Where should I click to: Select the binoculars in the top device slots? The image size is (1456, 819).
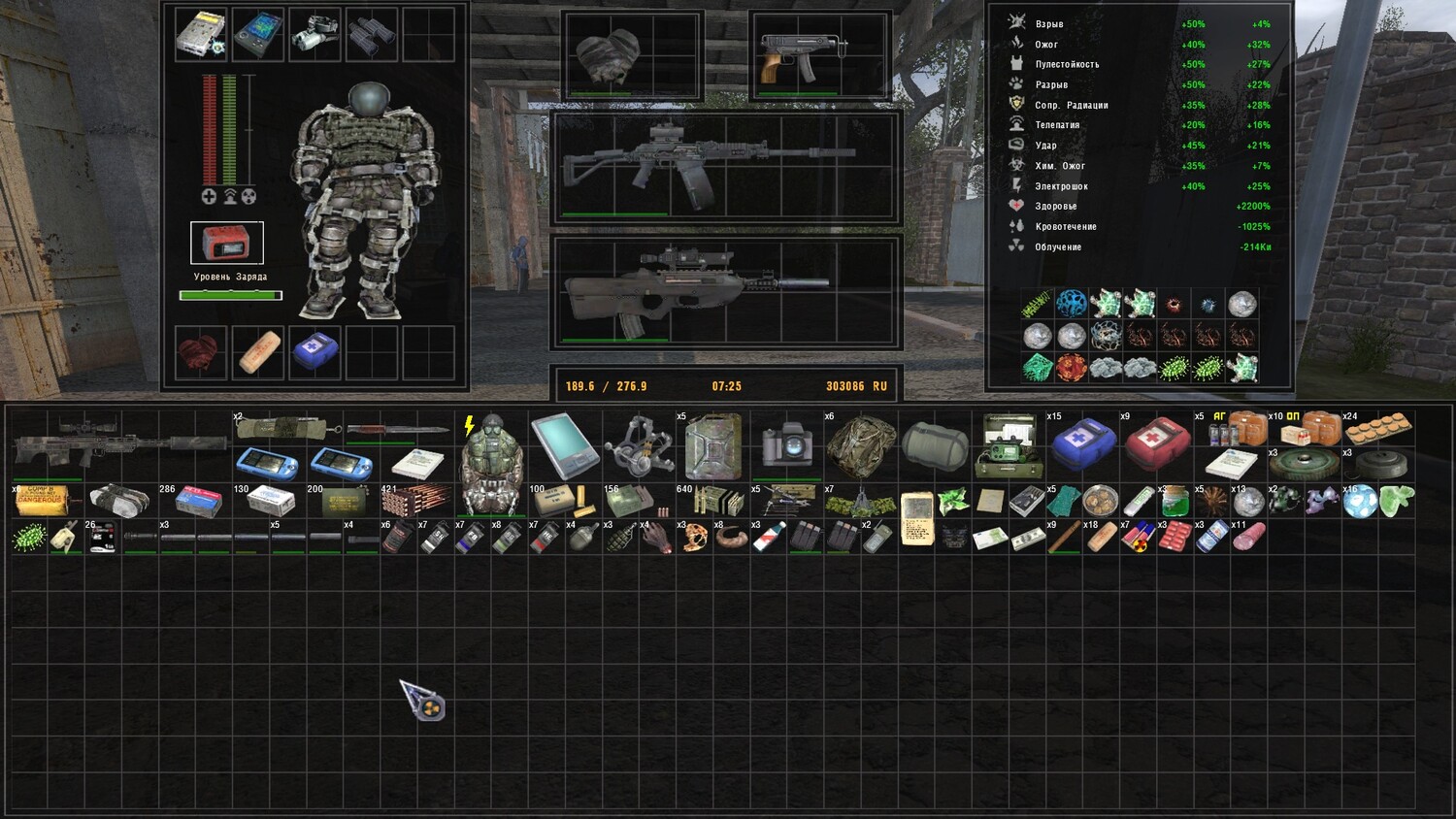coord(371,34)
